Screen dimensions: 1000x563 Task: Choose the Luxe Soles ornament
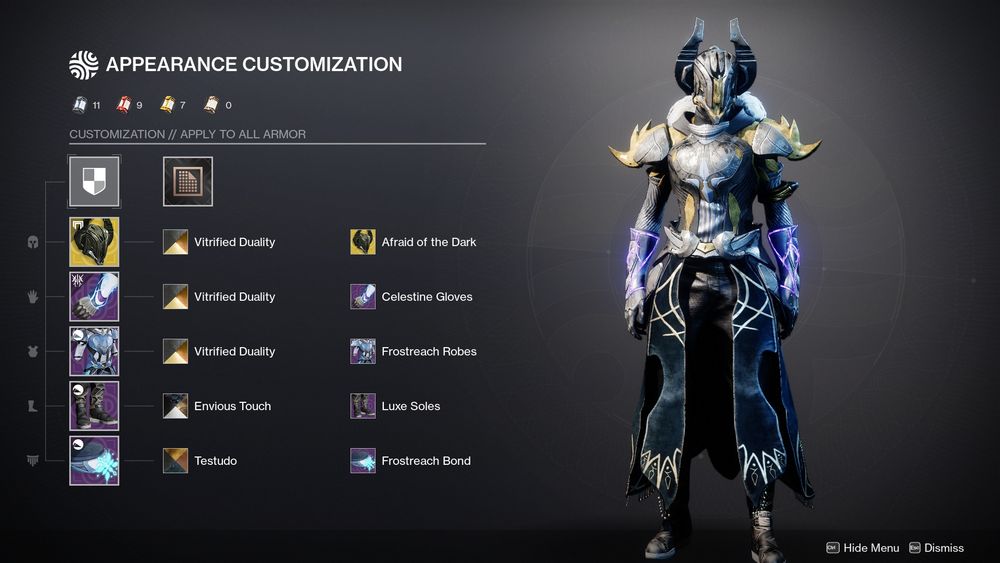point(363,406)
